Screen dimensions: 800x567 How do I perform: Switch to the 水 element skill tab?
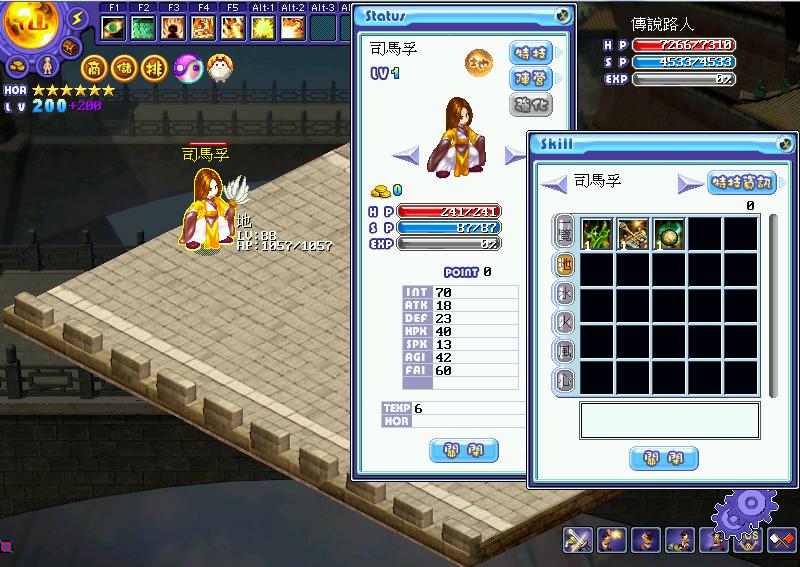coord(564,294)
